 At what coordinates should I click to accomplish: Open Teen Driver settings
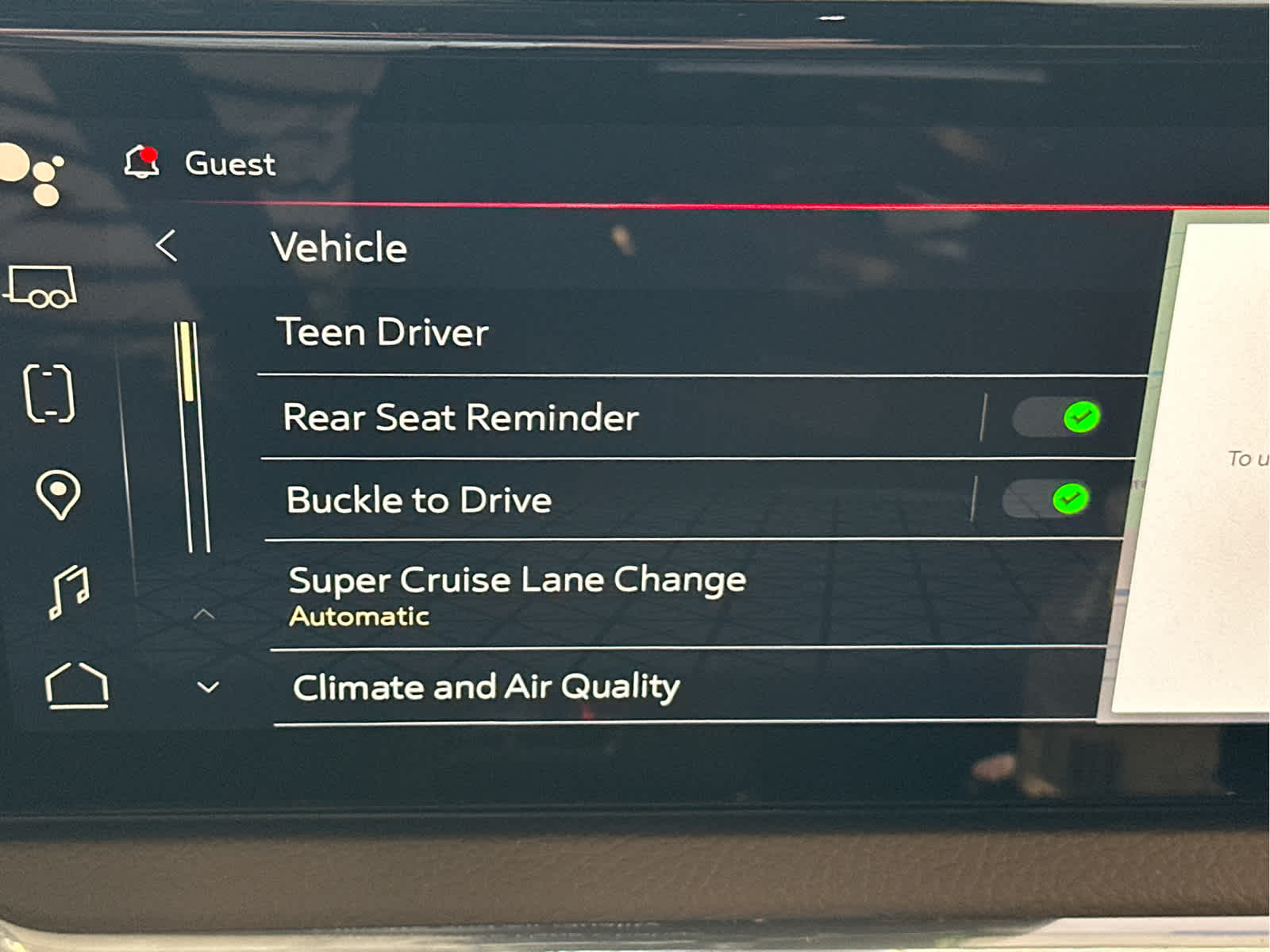[x=384, y=332]
